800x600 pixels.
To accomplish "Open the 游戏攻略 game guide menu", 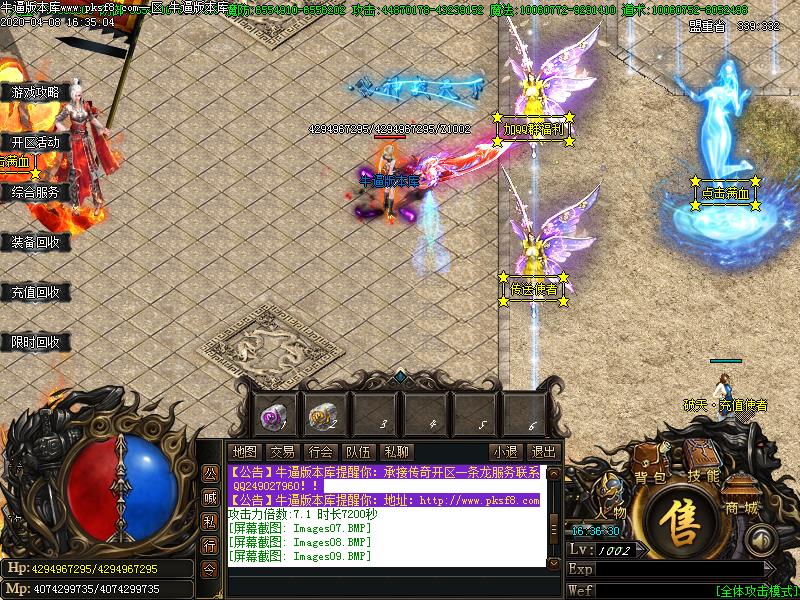I will (x=36, y=92).
